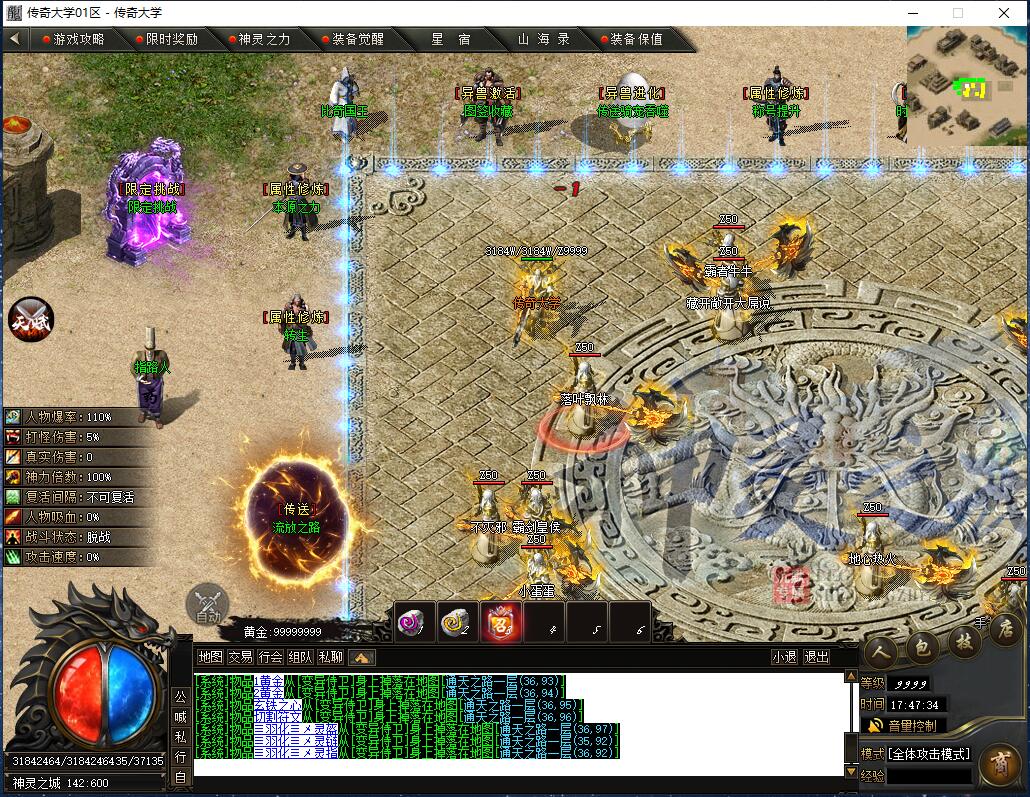Open the 人 character panel button
The image size is (1030, 797).
pos(879,653)
